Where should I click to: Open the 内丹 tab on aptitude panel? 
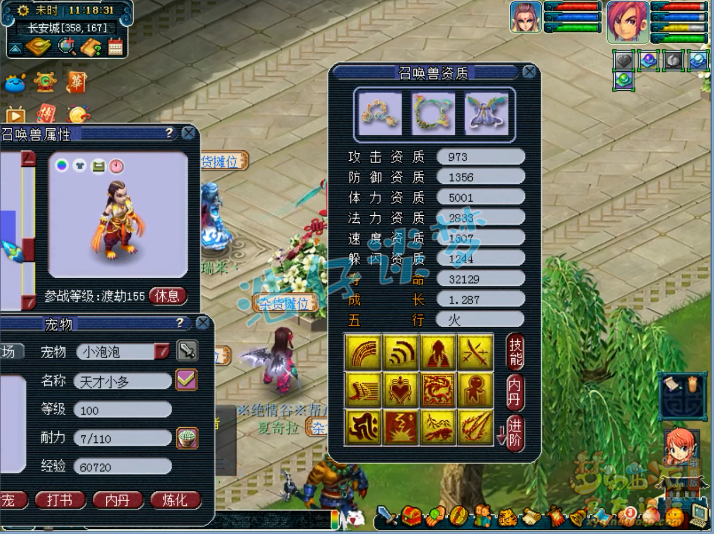(515, 391)
